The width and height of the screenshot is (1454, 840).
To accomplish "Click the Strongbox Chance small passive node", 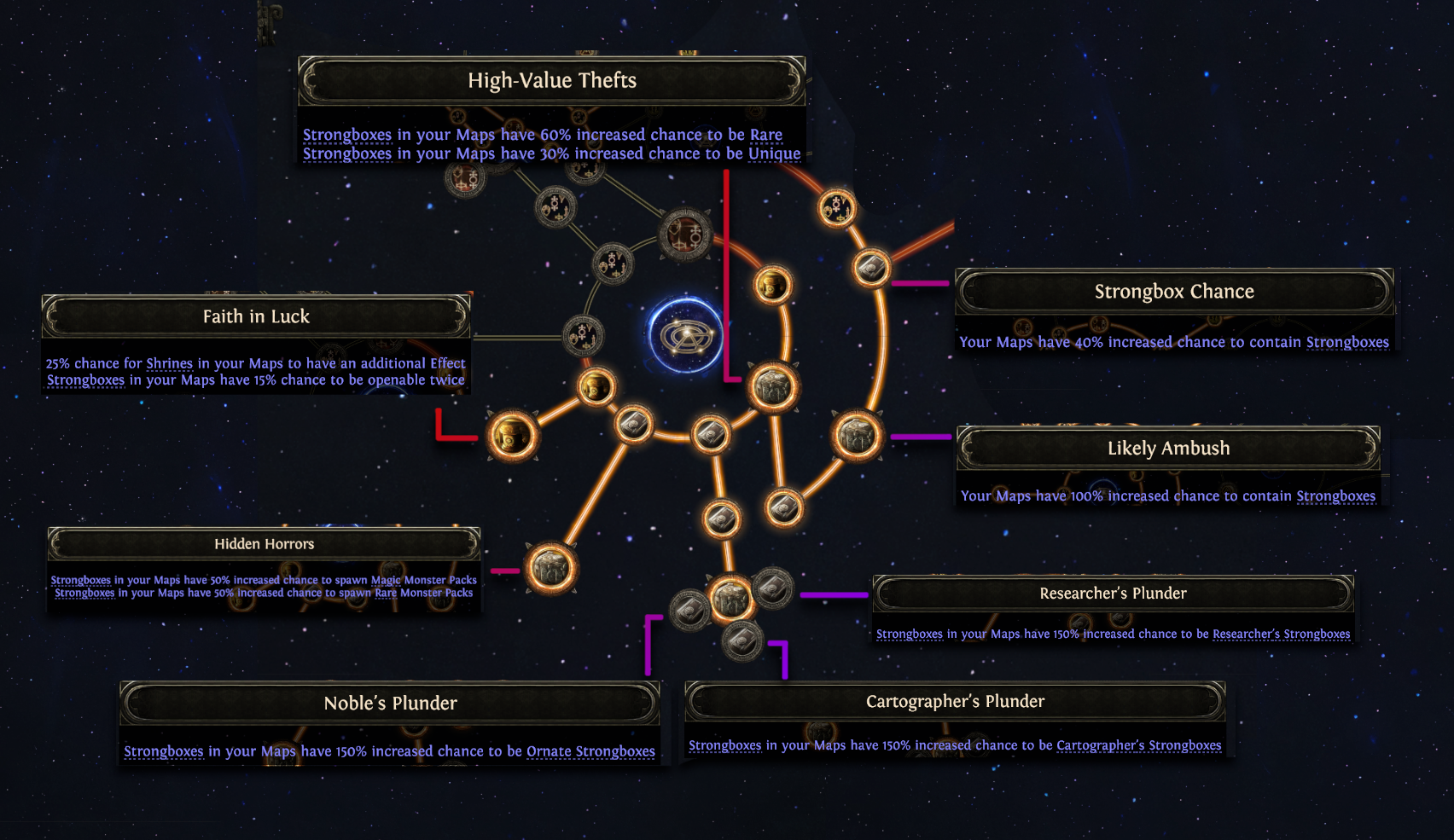I will [x=871, y=269].
